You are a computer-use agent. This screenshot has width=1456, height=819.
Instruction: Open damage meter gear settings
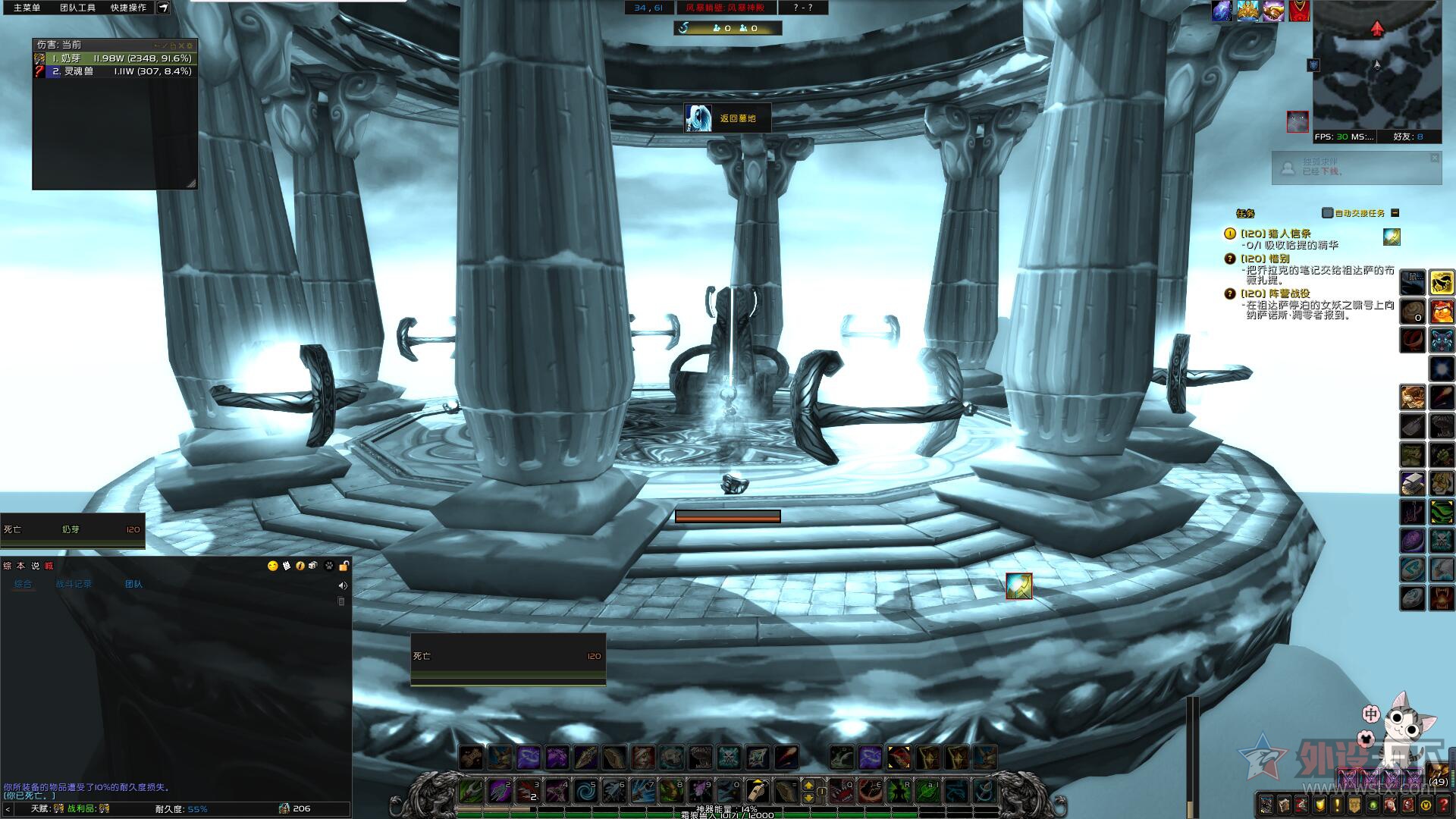[190, 45]
